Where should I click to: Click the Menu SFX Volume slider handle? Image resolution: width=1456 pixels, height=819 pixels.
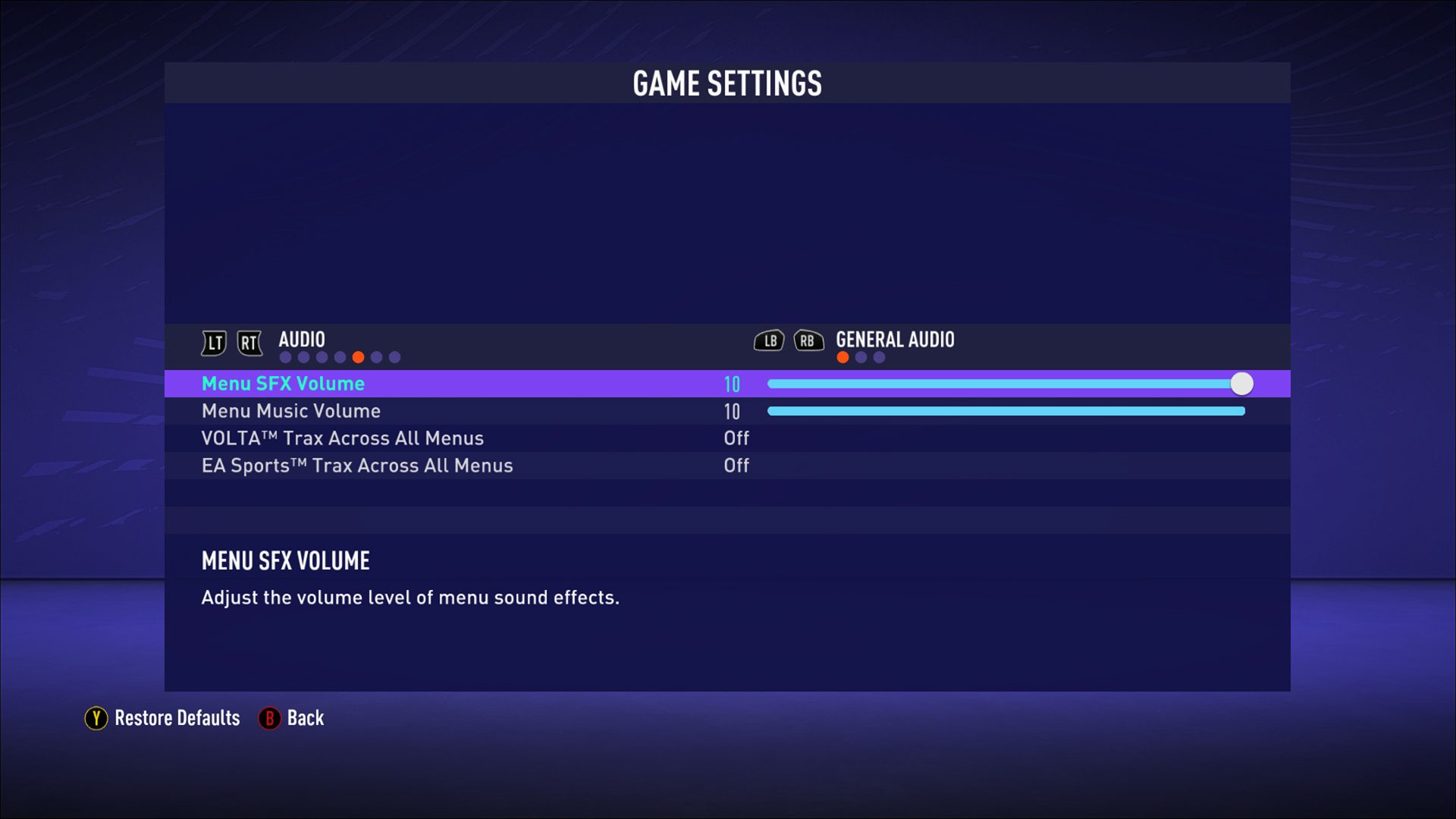(x=1241, y=384)
